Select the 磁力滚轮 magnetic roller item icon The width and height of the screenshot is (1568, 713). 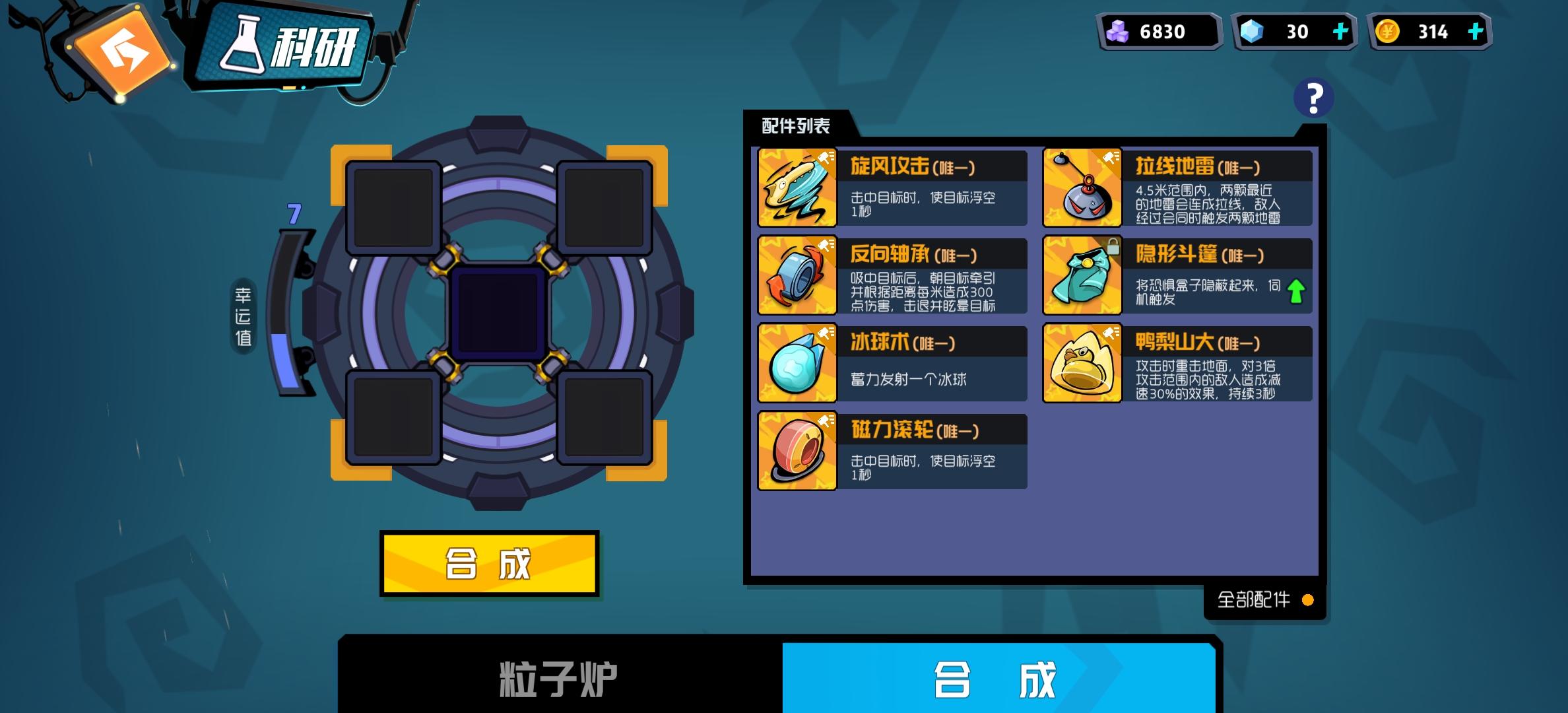pos(797,452)
